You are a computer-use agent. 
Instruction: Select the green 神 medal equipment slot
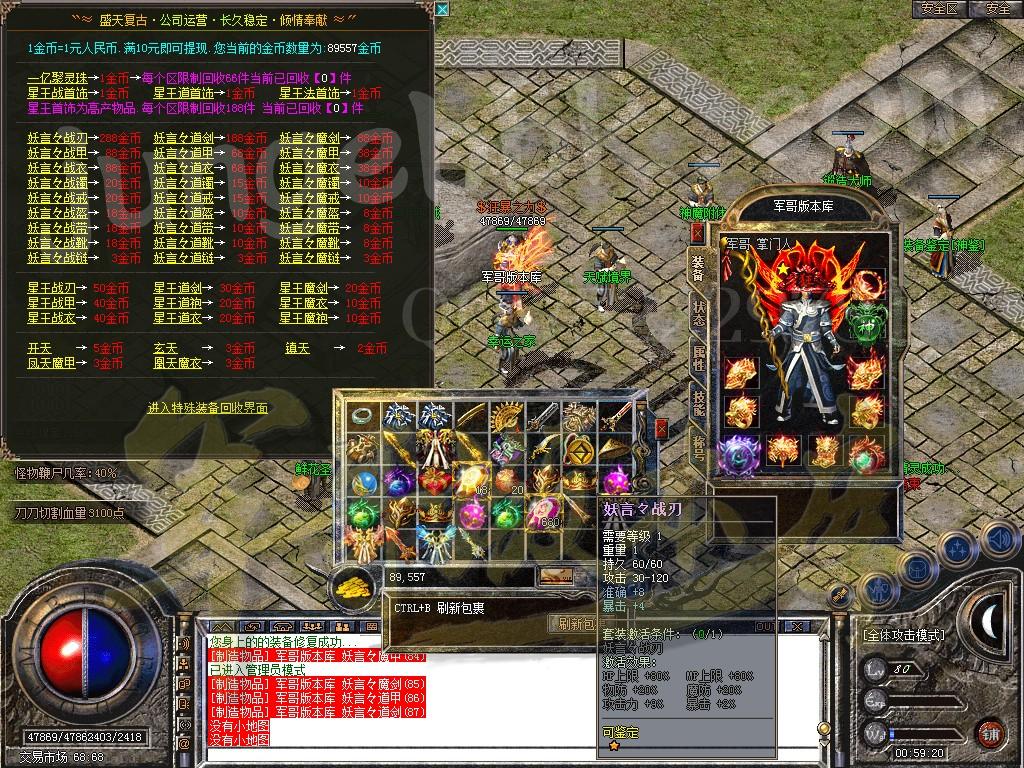point(867,319)
